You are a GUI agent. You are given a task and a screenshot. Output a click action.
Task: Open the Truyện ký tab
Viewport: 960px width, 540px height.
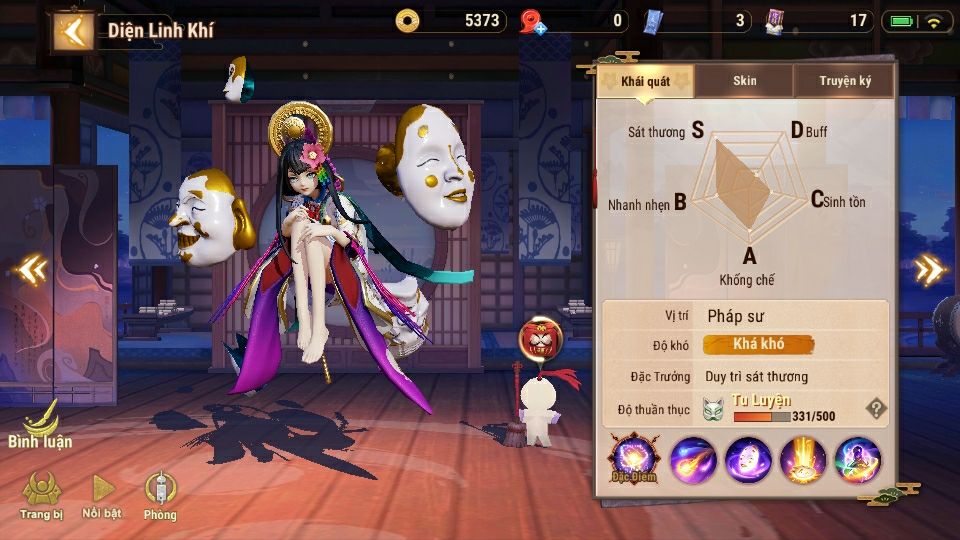tap(844, 81)
